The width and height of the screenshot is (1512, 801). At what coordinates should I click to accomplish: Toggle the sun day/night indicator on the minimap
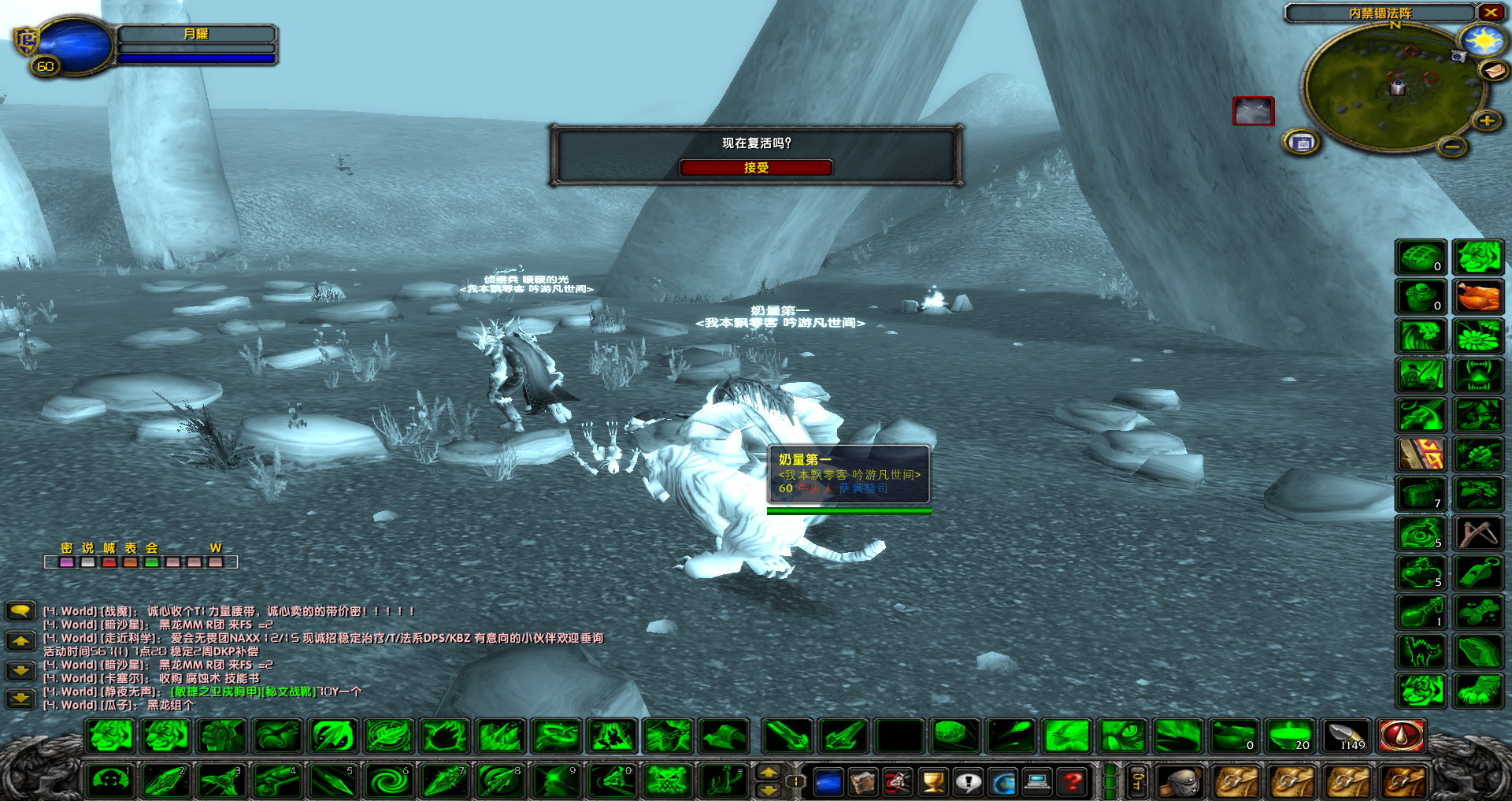click(x=1483, y=41)
